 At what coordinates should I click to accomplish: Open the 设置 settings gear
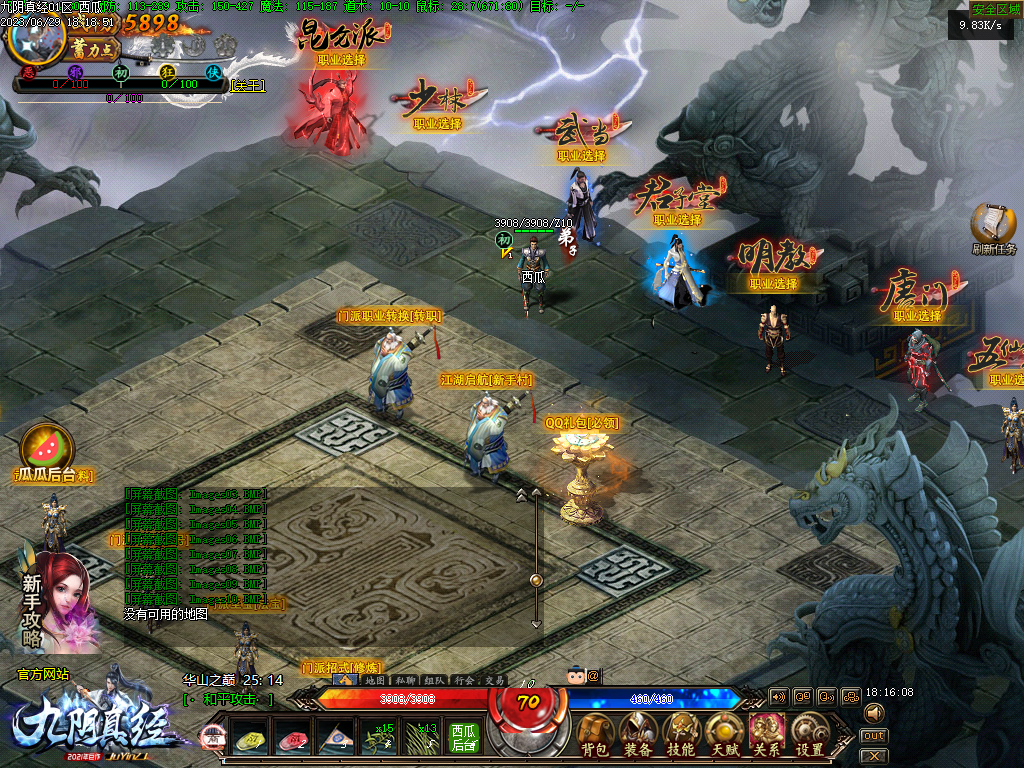(x=809, y=735)
